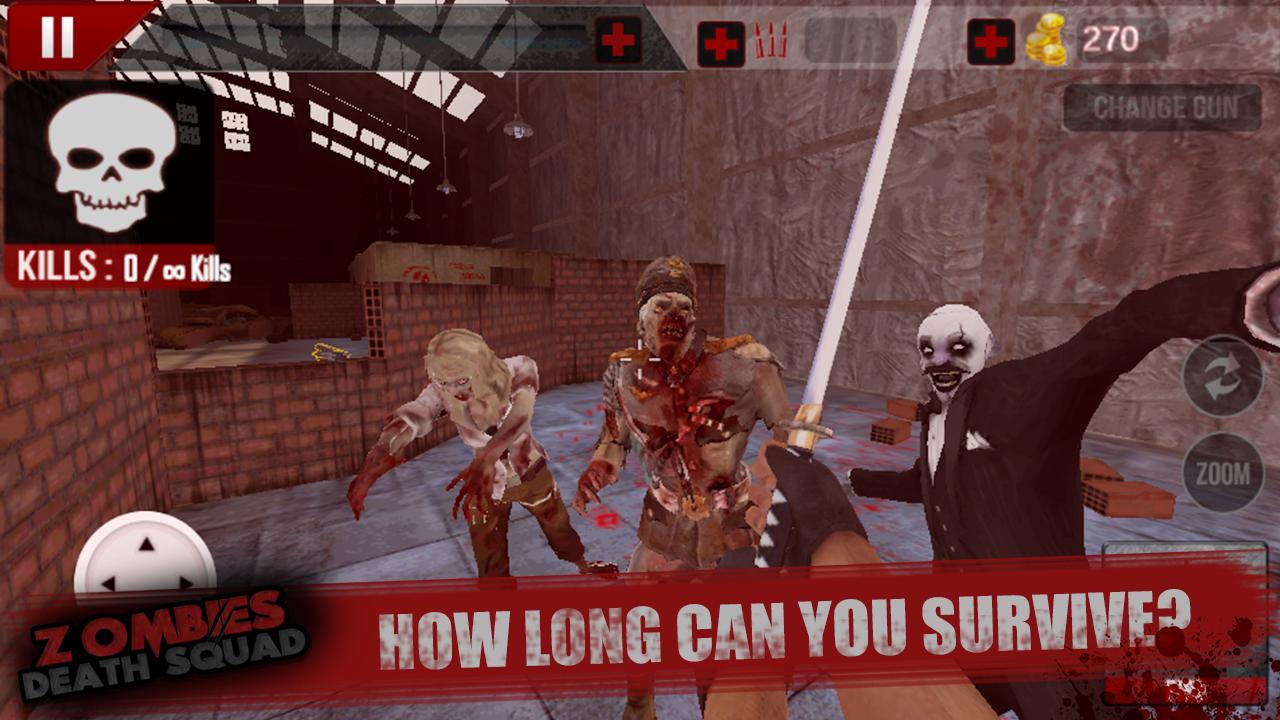The image size is (1280, 720).
Task: Click the coin count showing 270
Action: [1112, 40]
